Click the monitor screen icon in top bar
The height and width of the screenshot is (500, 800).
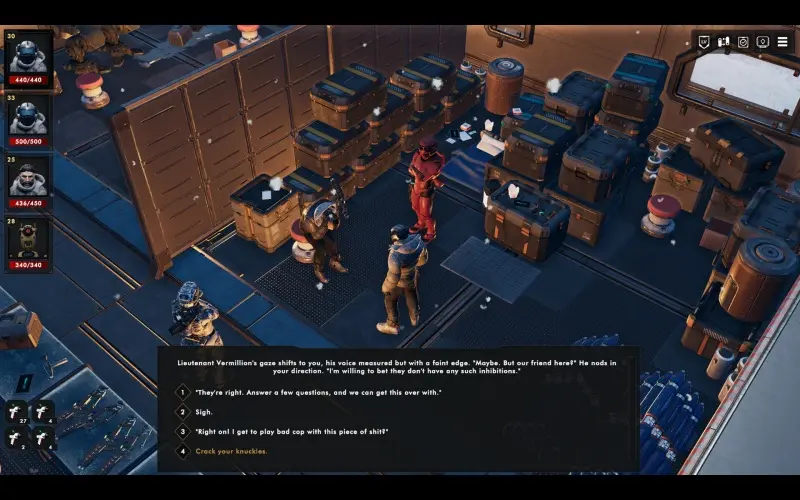tap(763, 42)
